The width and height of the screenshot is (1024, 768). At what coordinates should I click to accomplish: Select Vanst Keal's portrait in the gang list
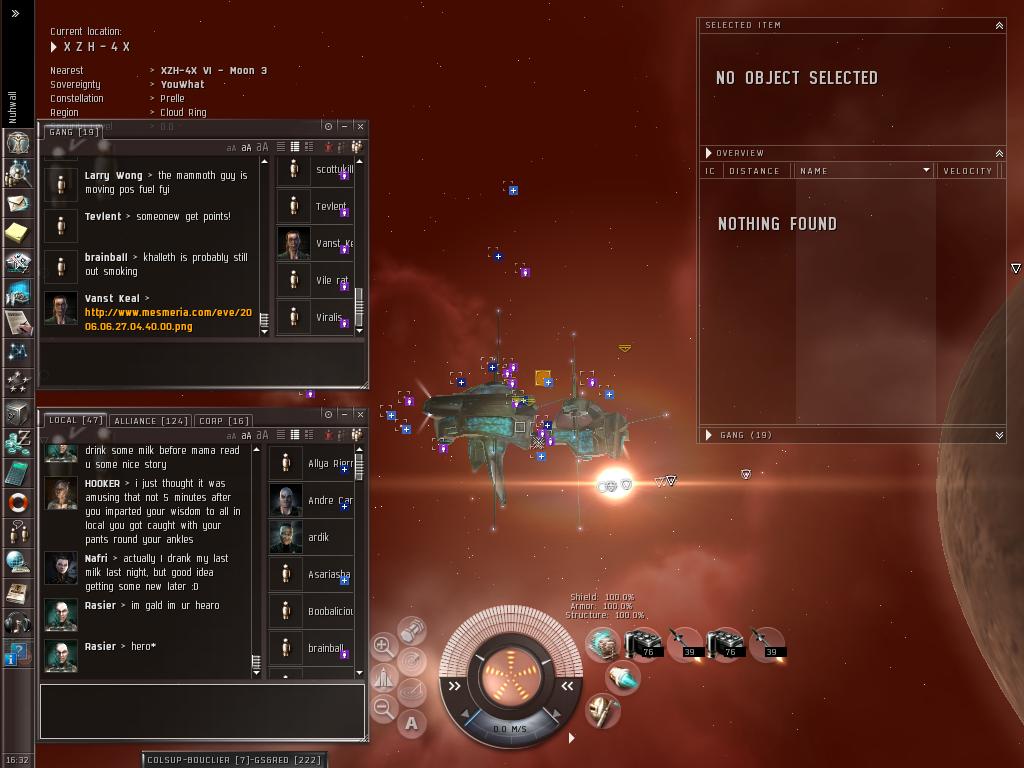(293, 243)
